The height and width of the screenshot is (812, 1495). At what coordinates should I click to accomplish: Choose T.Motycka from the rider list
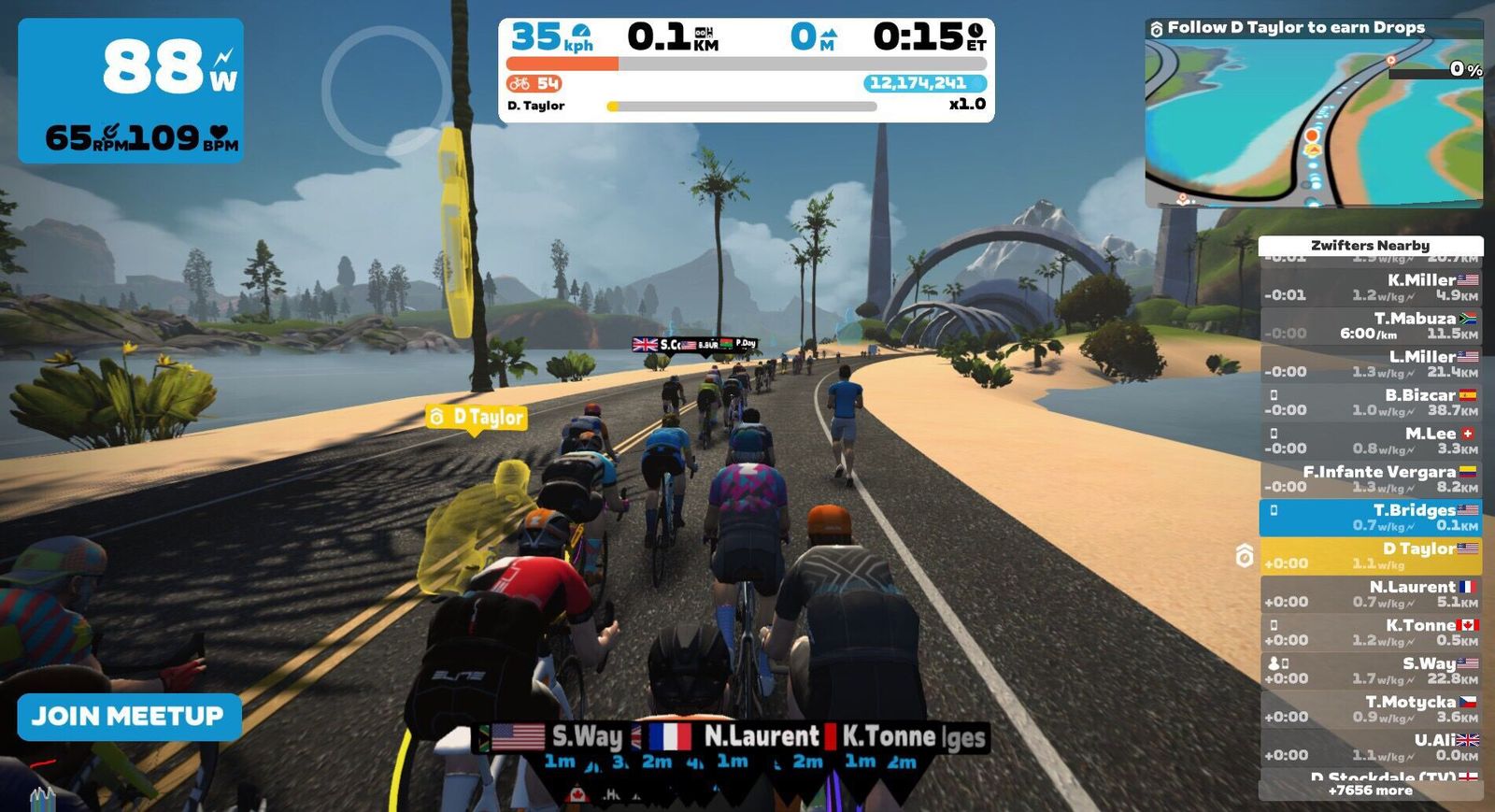(x=1370, y=708)
